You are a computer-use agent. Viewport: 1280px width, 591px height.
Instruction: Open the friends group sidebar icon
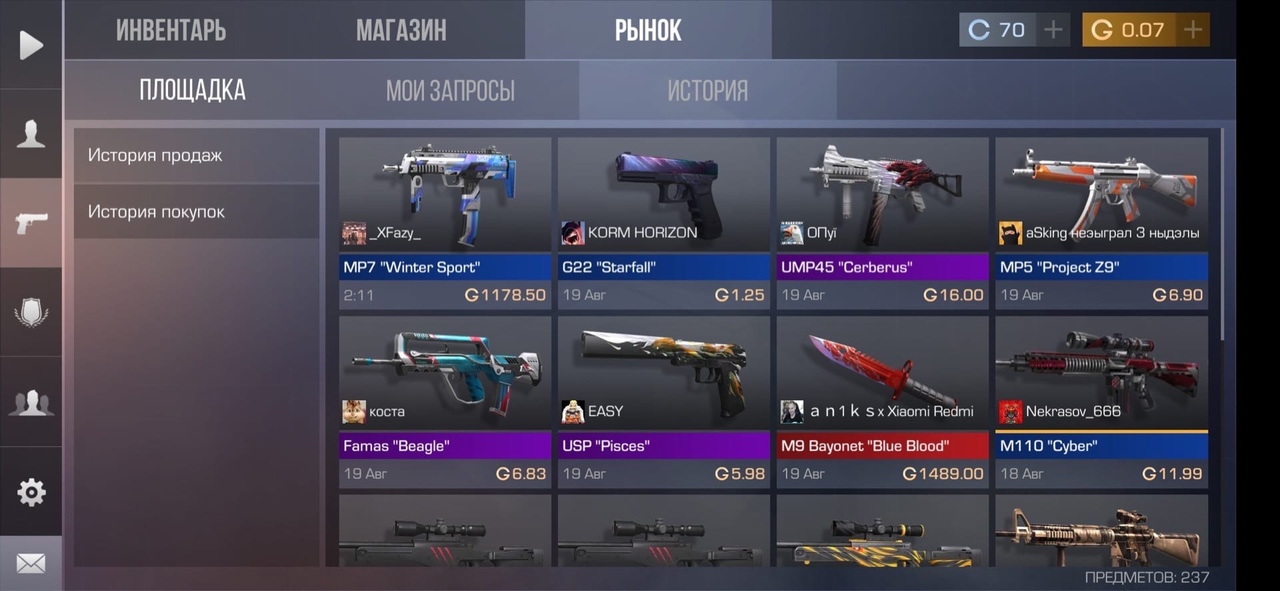click(31, 402)
